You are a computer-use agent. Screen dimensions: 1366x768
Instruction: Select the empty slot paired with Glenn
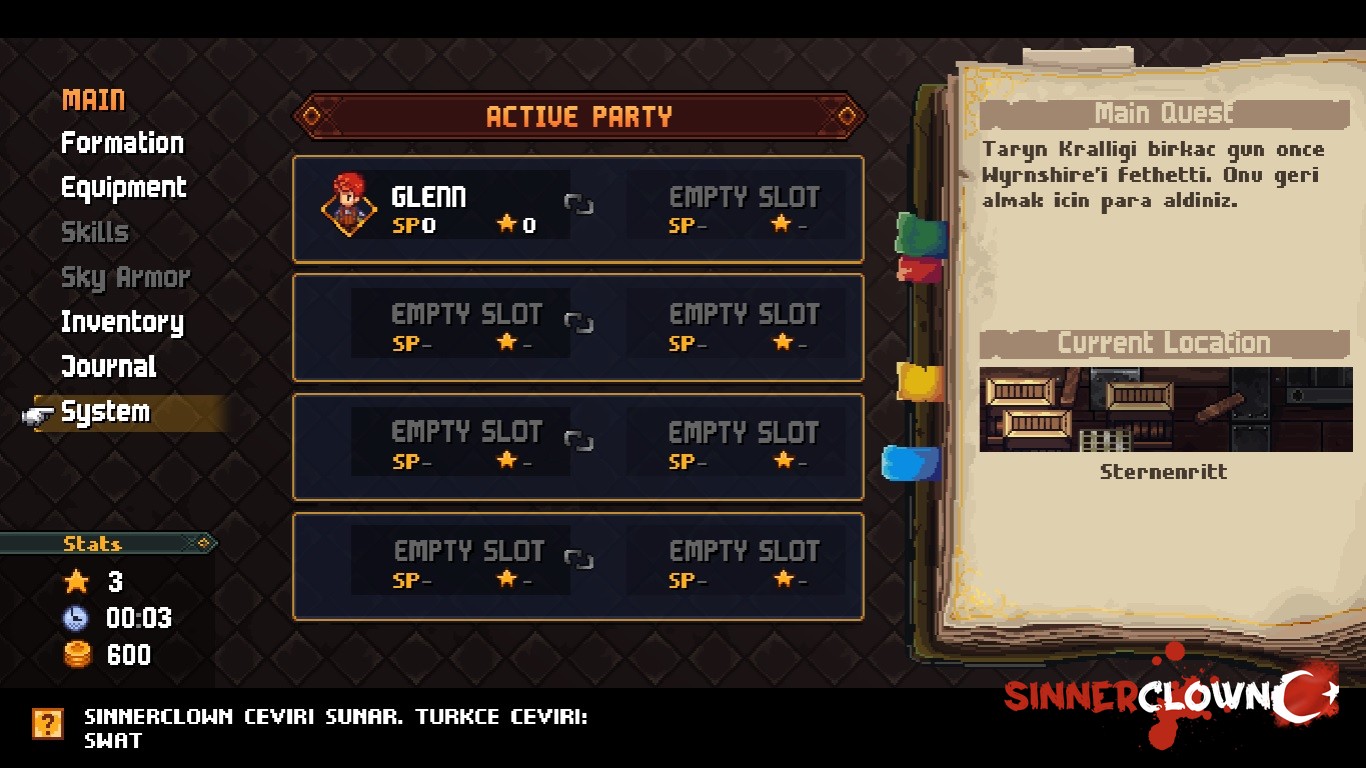point(743,207)
